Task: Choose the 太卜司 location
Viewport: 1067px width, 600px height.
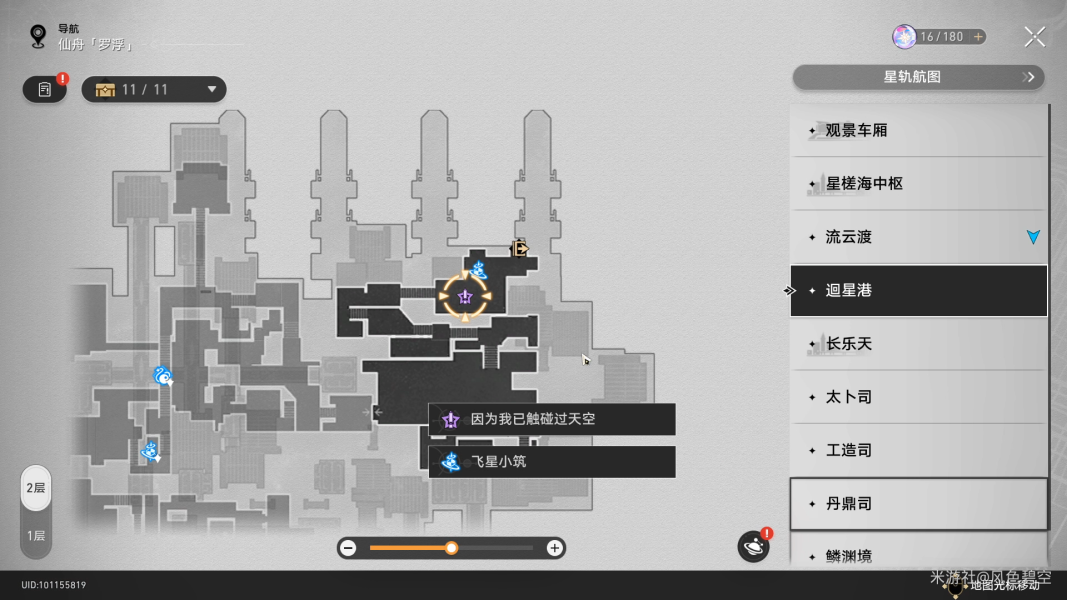Action: [x=918, y=397]
